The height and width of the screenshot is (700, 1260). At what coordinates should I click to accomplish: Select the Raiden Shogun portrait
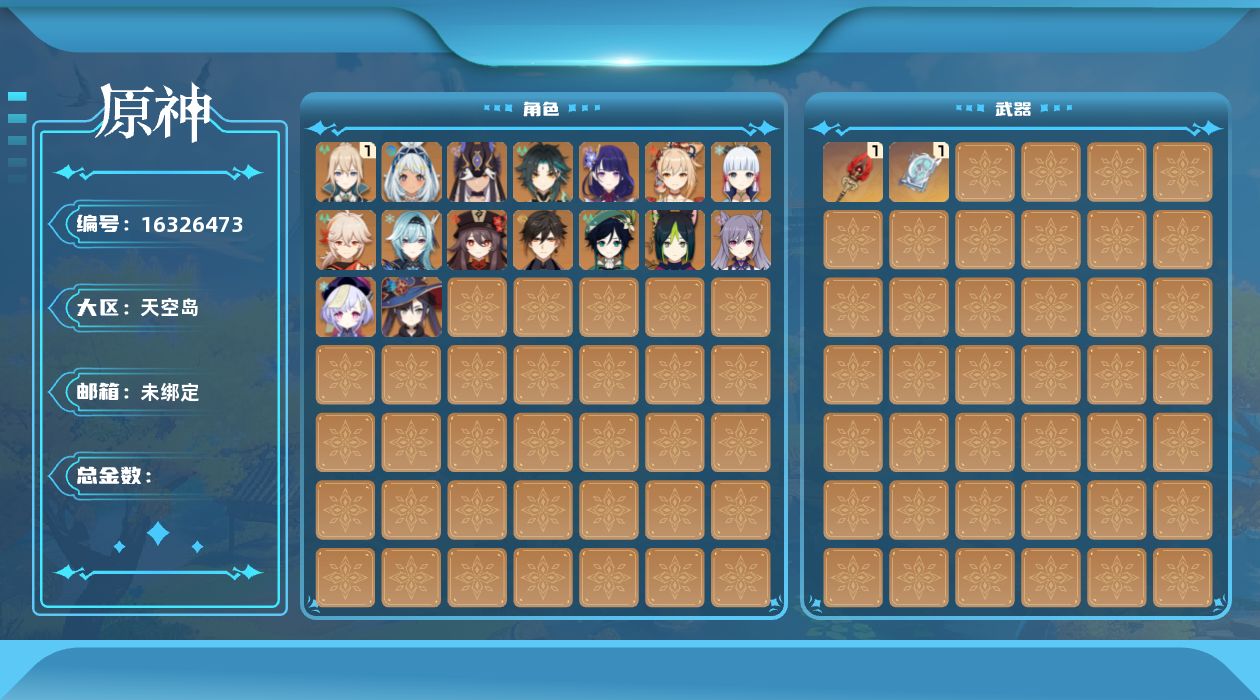point(609,172)
